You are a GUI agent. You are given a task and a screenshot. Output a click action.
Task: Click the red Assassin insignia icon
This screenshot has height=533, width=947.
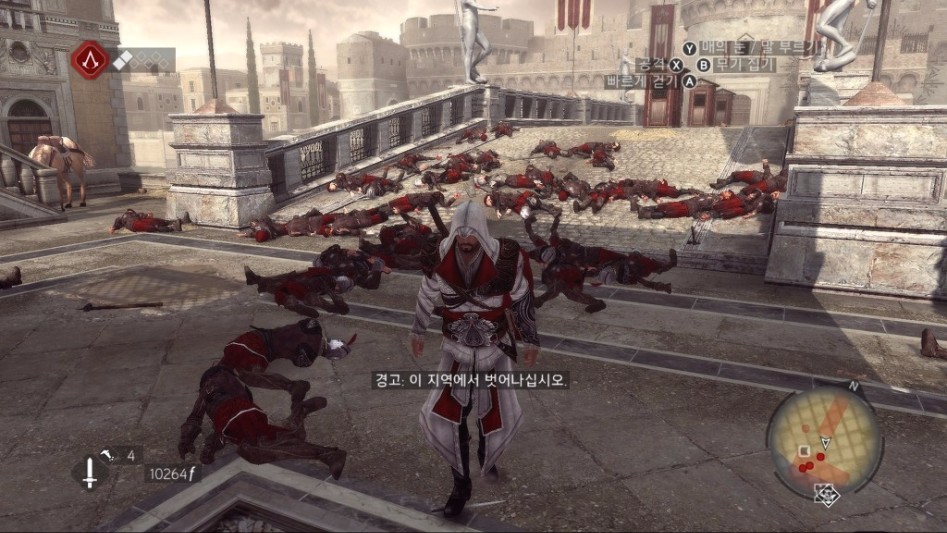pyautogui.click(x=90, y=61)
